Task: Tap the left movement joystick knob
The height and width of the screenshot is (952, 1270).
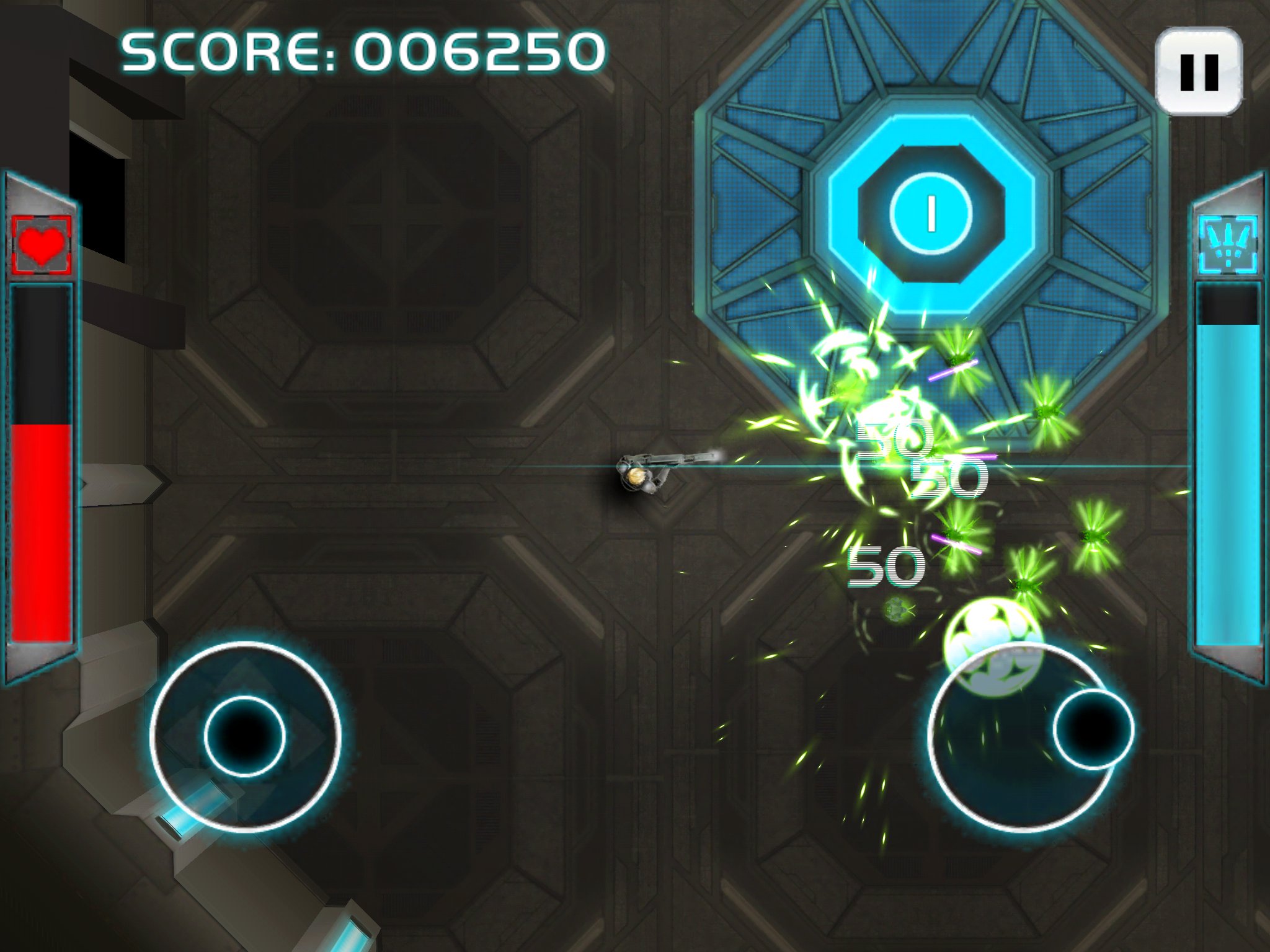Action: 245,736
